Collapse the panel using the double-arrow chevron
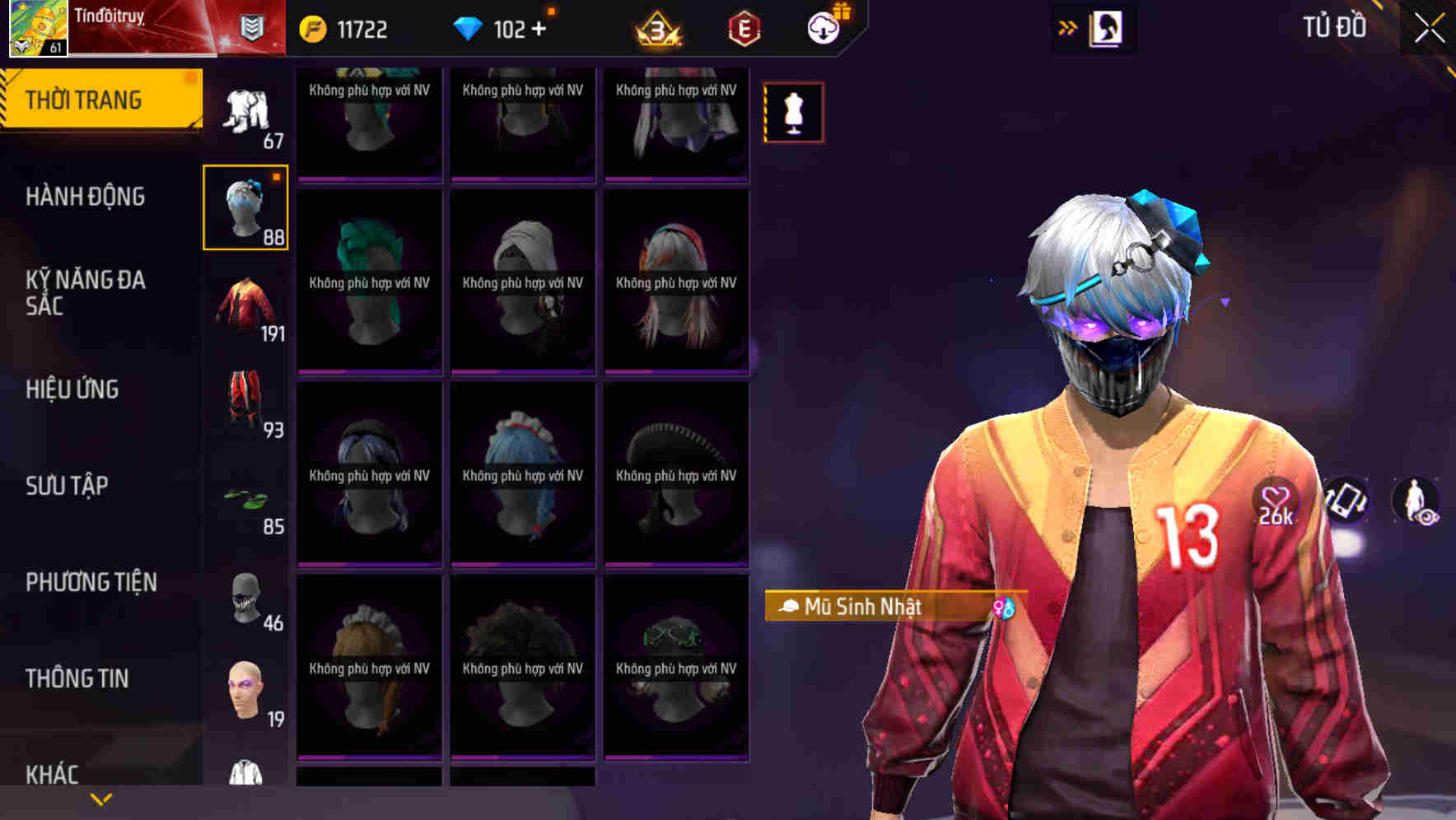The width and height of the screenshot is (1456, 820). pyautogui.click(x=1068, y=27)
